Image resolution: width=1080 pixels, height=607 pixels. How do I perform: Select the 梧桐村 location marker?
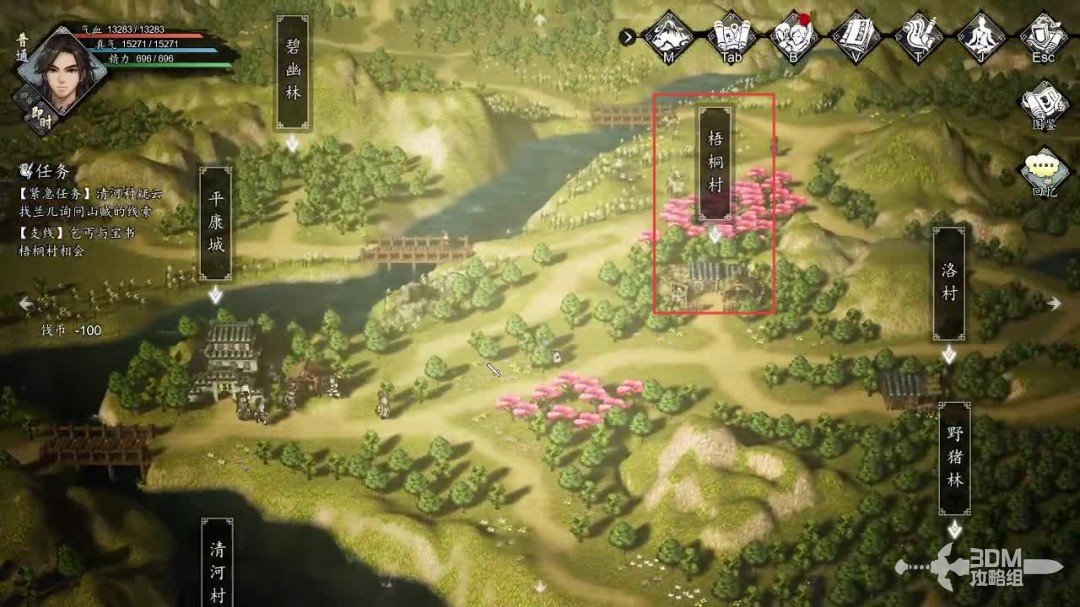coord(714,163)
